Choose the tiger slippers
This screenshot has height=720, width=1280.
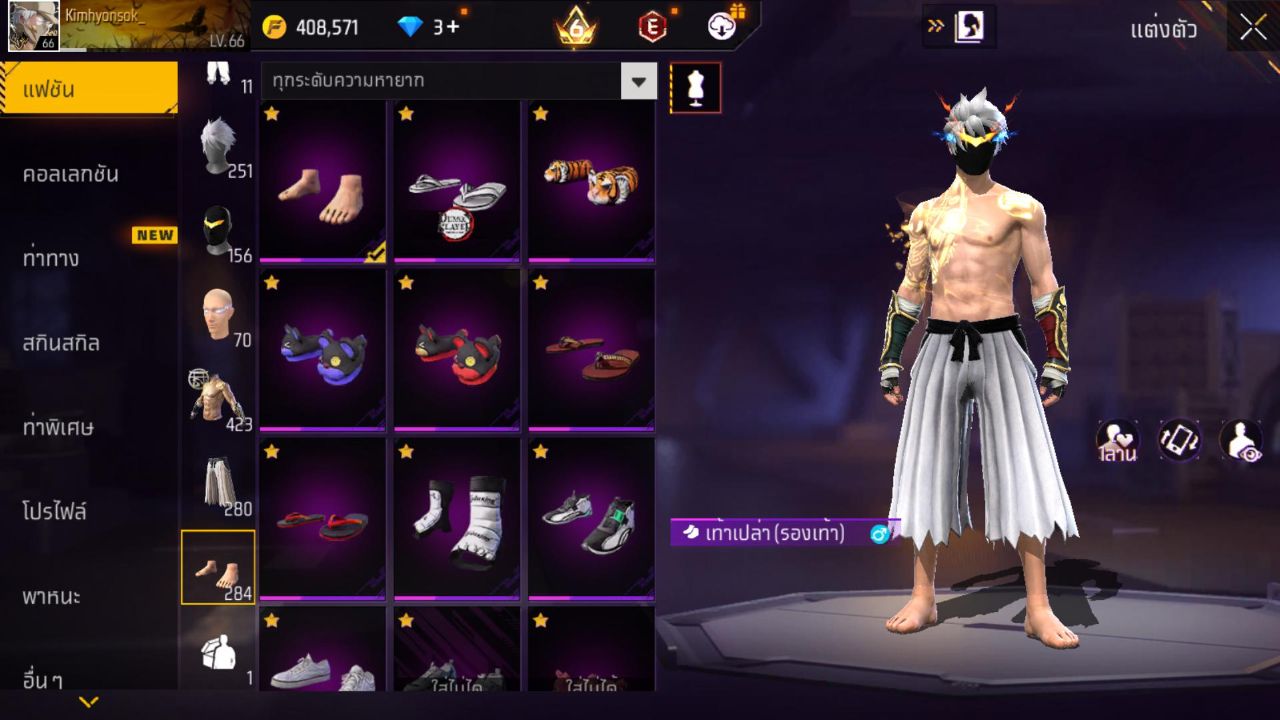[x=591, y=182]
